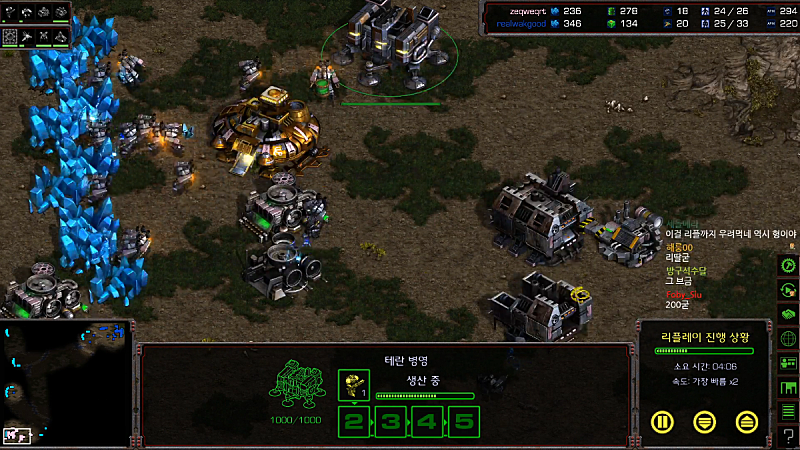
Task: Click the bar chart icon button
Action: pos(788,387)
